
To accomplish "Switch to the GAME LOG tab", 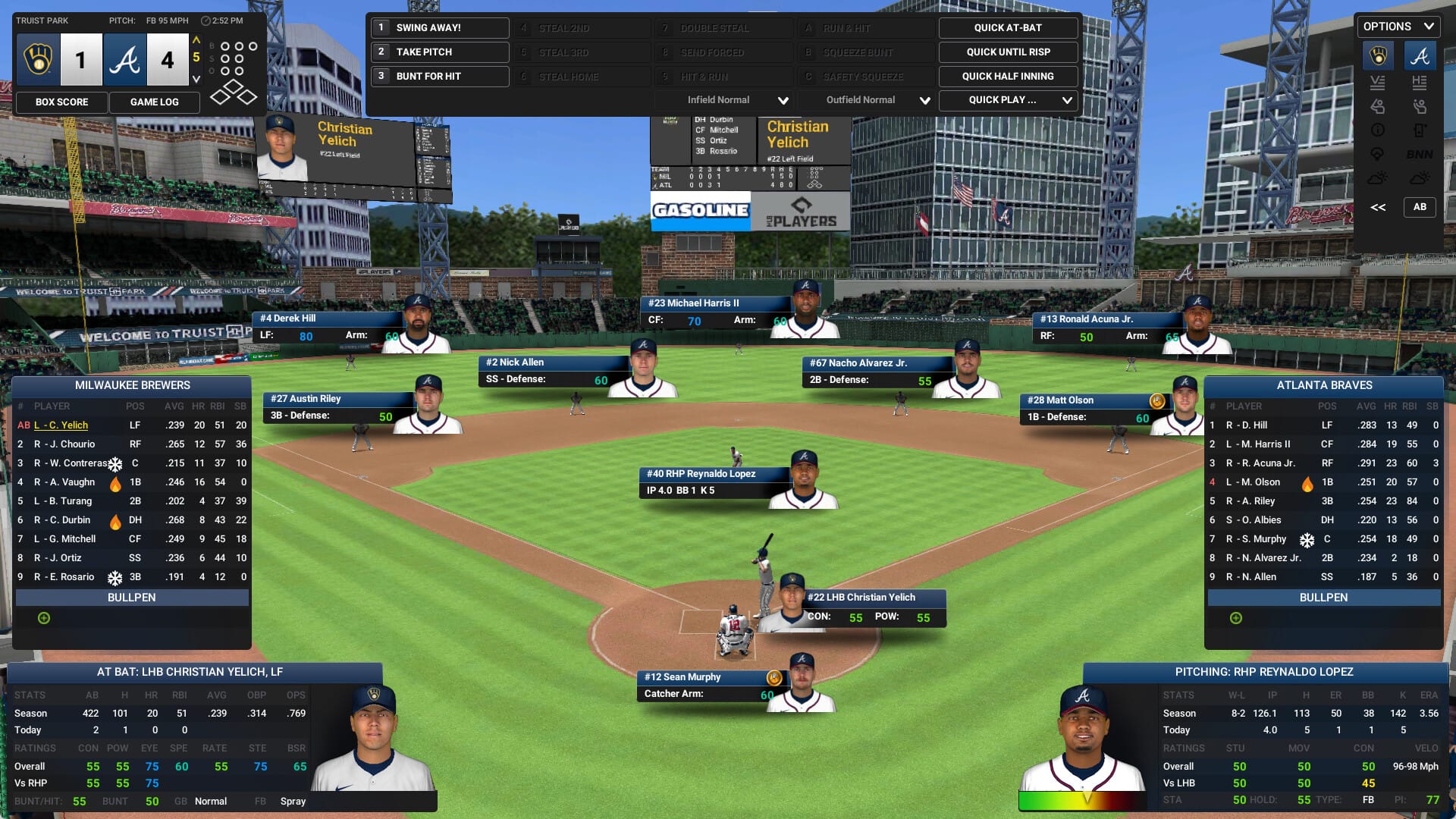I will [x=155, y=102].
